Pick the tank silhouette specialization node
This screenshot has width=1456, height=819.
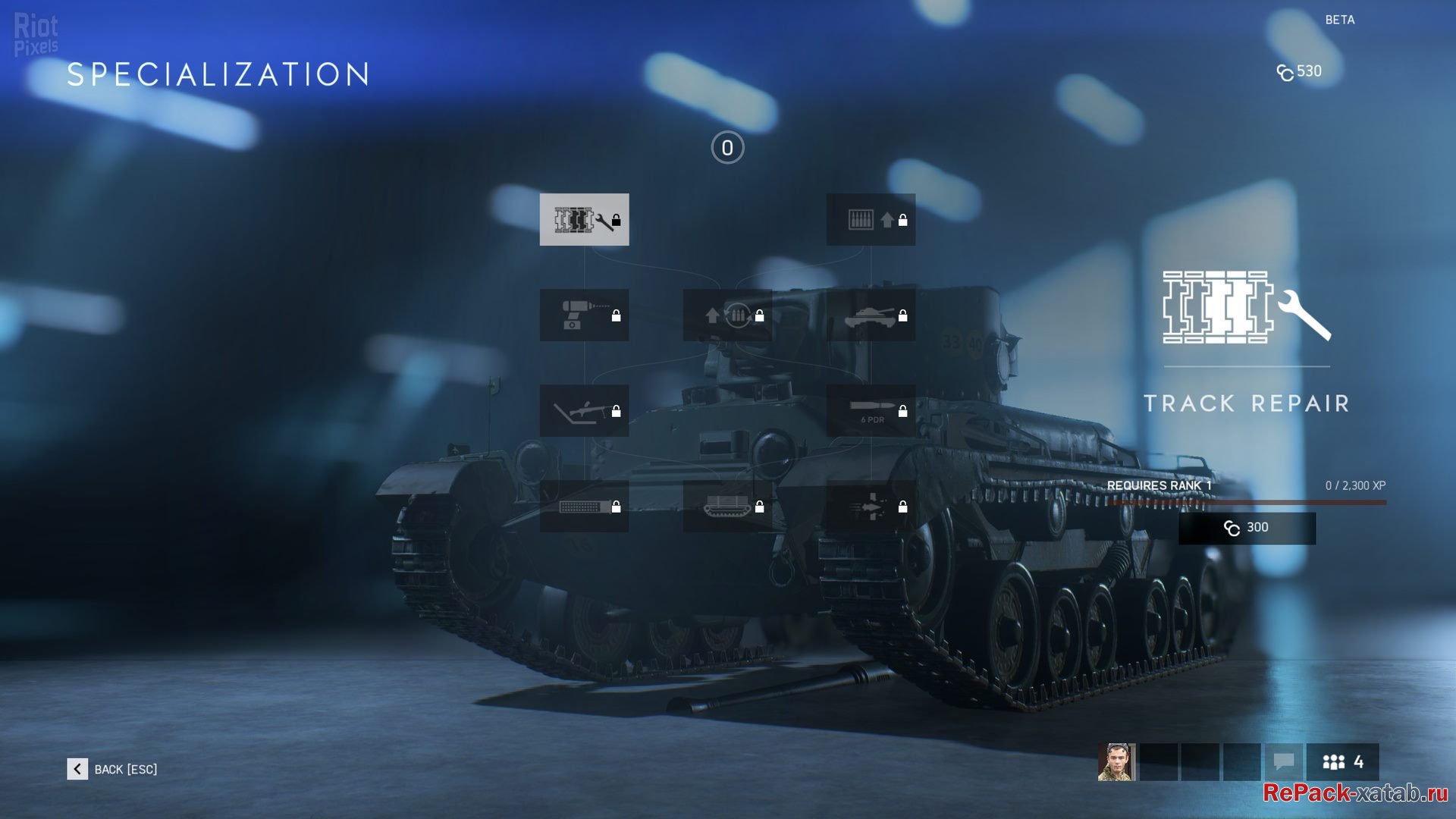coord(871,315)
